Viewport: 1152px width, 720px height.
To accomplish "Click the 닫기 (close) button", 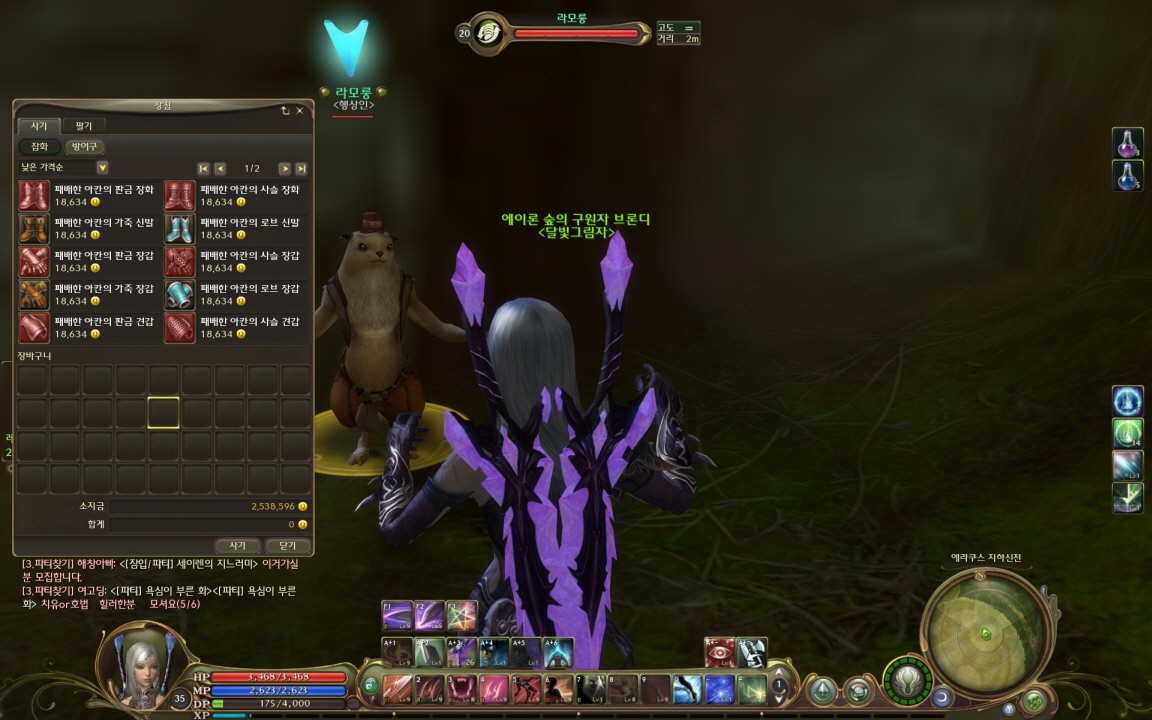I will (x=287, y=546).
